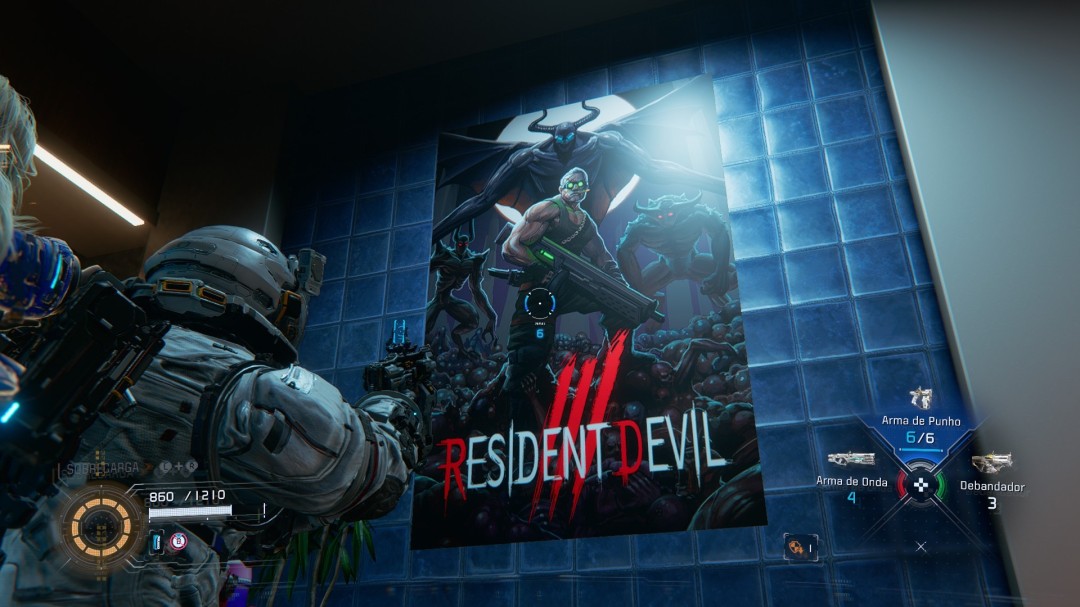1080x607 pixels.
Task: Select the orange grenade item slot
Action: pos(800,546)
